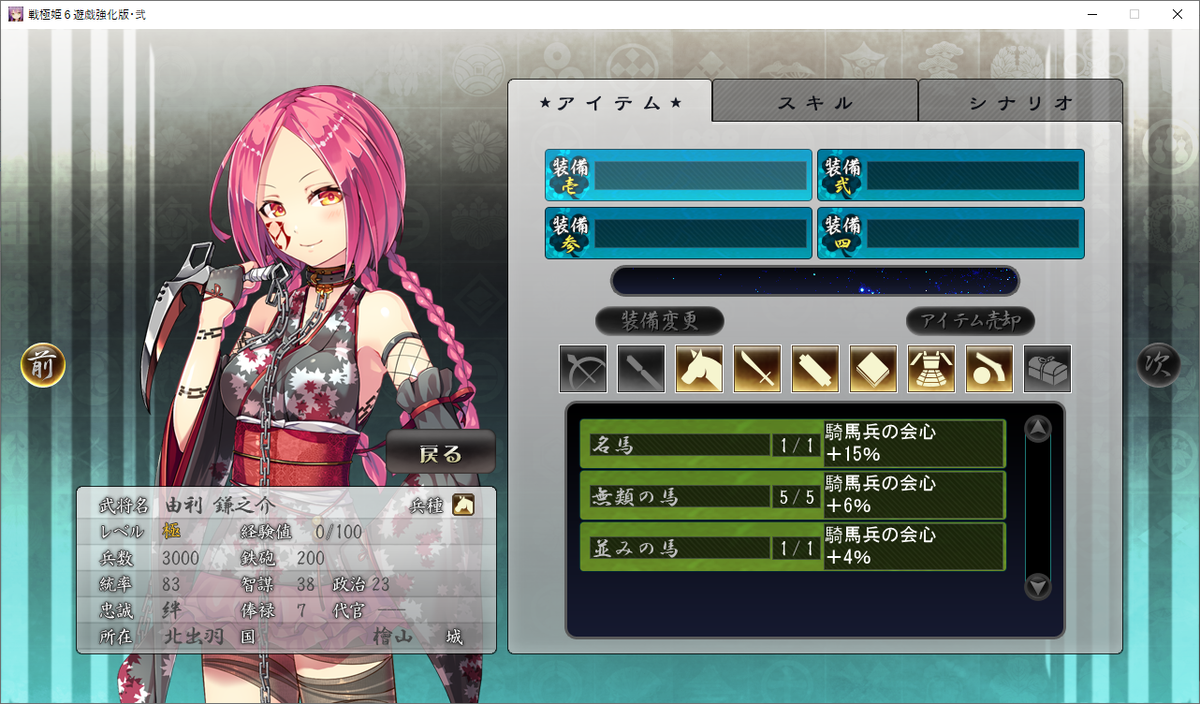1200x704 pixels.
Task: Show next general with 次 button
Action: point(1158,365)
